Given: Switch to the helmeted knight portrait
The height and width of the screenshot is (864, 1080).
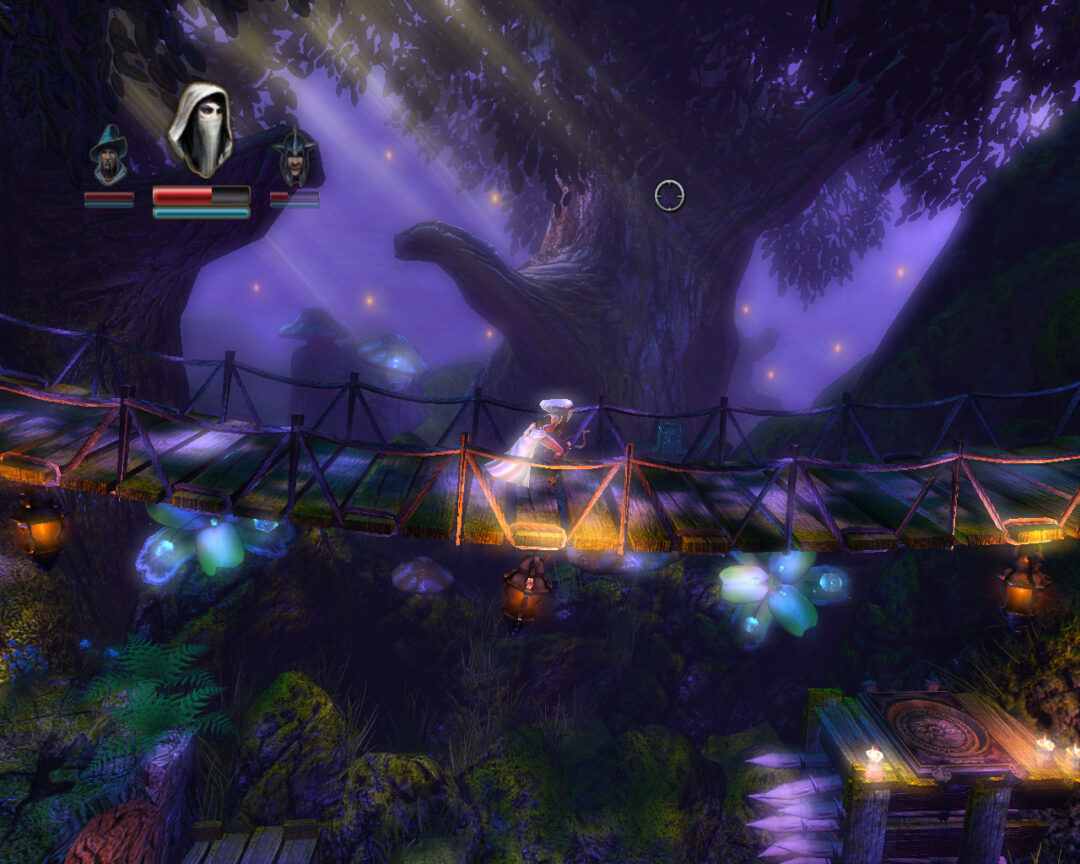Looking at the screenshot, I should click(x=294, y=158).
